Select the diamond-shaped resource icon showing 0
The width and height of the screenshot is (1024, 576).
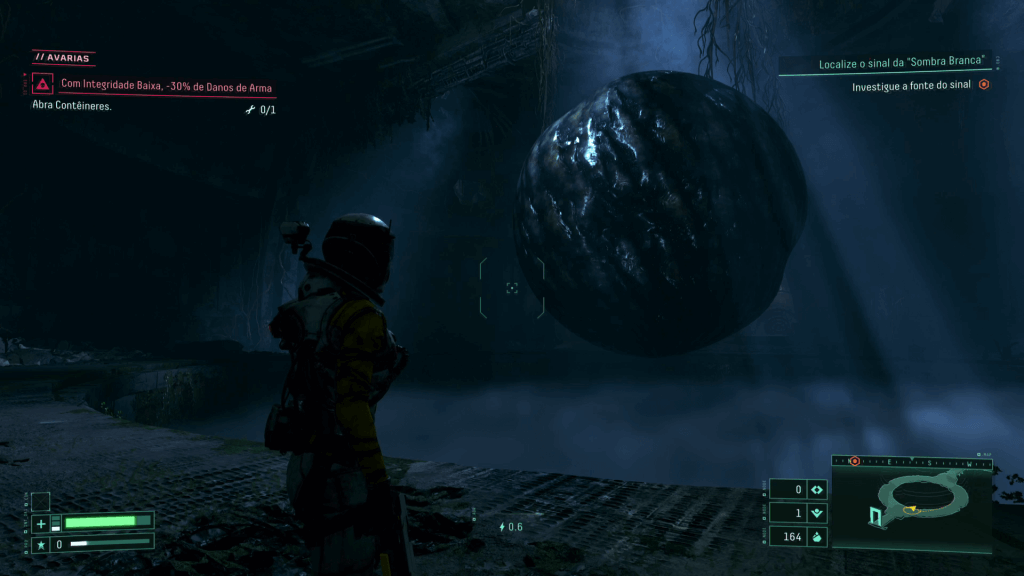click(817, 489)
